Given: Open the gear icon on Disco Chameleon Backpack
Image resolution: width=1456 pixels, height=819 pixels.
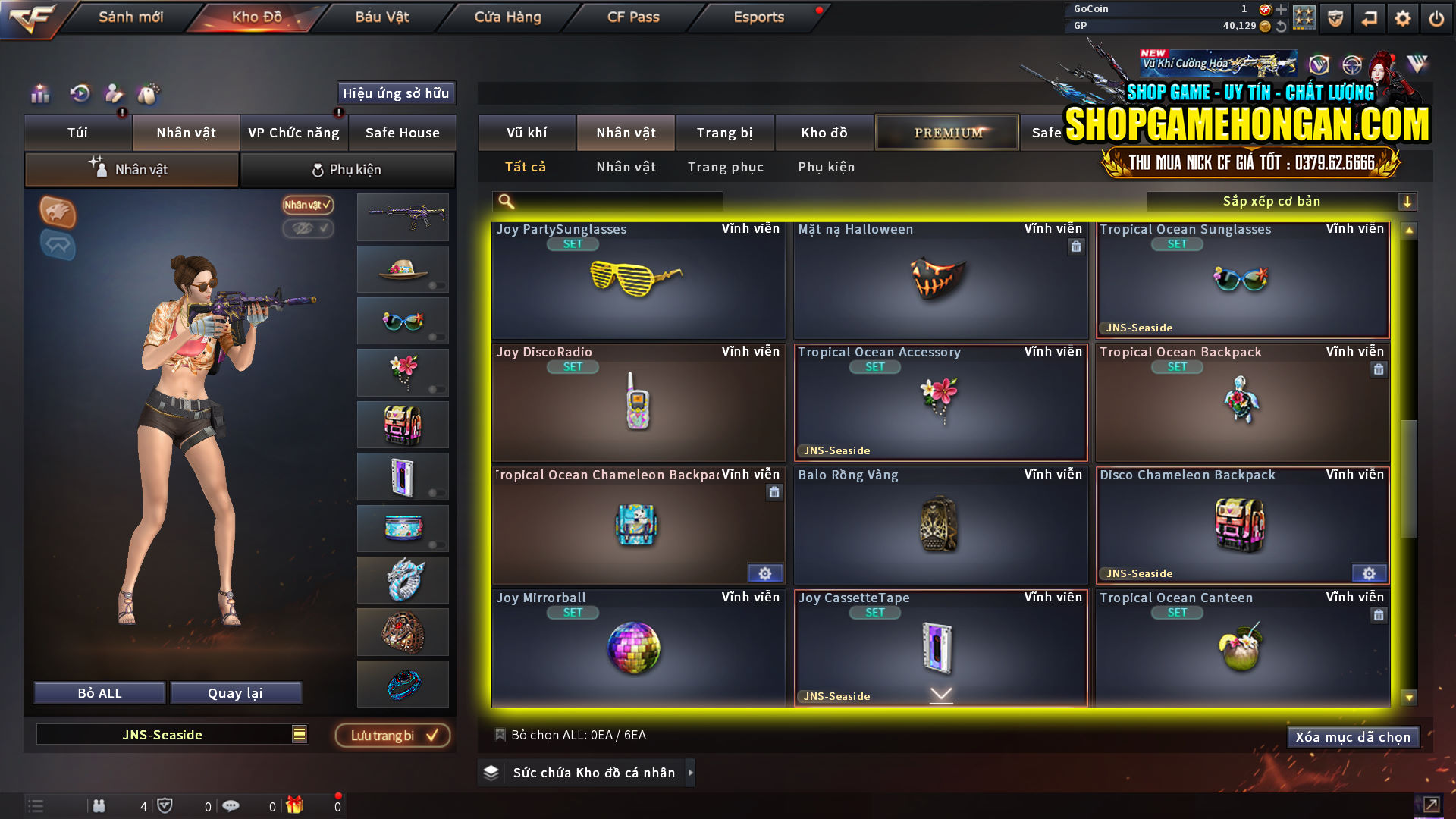Looking at the screenshot, I should 1369,574.
